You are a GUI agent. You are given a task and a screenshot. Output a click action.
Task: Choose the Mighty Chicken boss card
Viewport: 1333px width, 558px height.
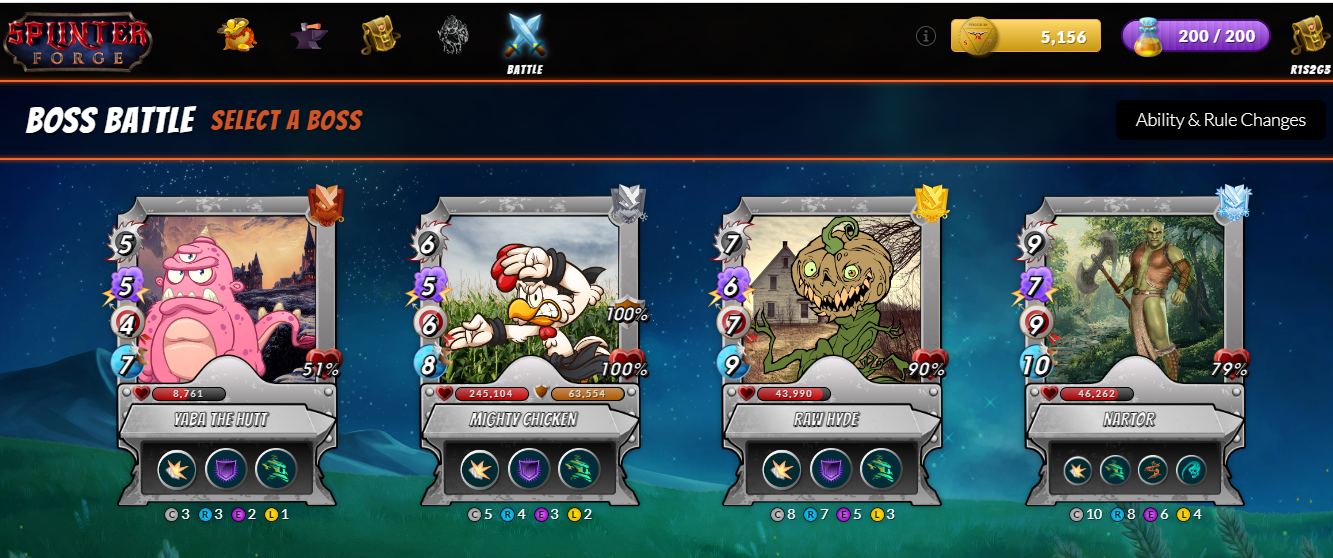point(527,300)
